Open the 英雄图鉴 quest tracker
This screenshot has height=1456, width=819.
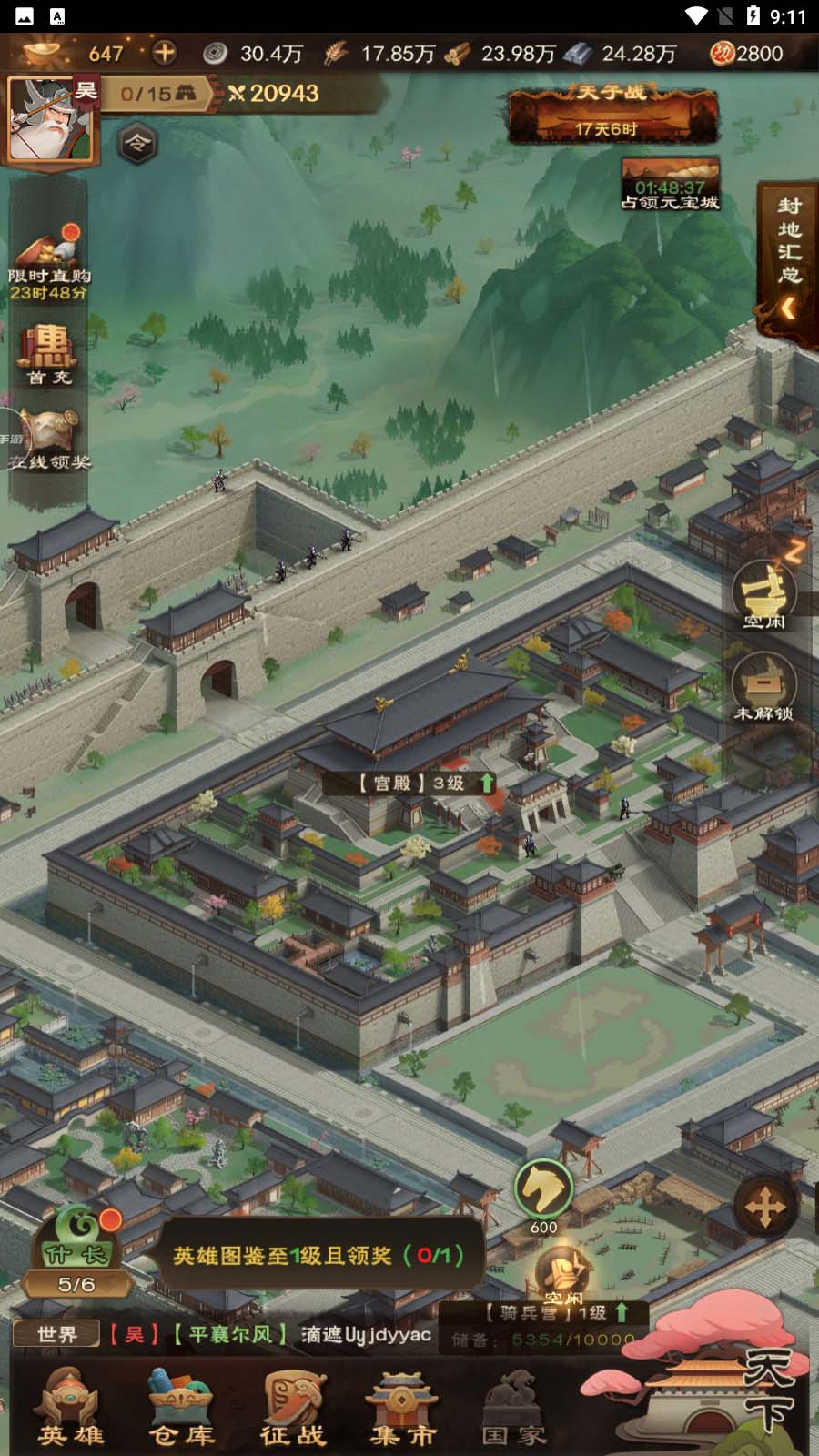pos(318,1256)
